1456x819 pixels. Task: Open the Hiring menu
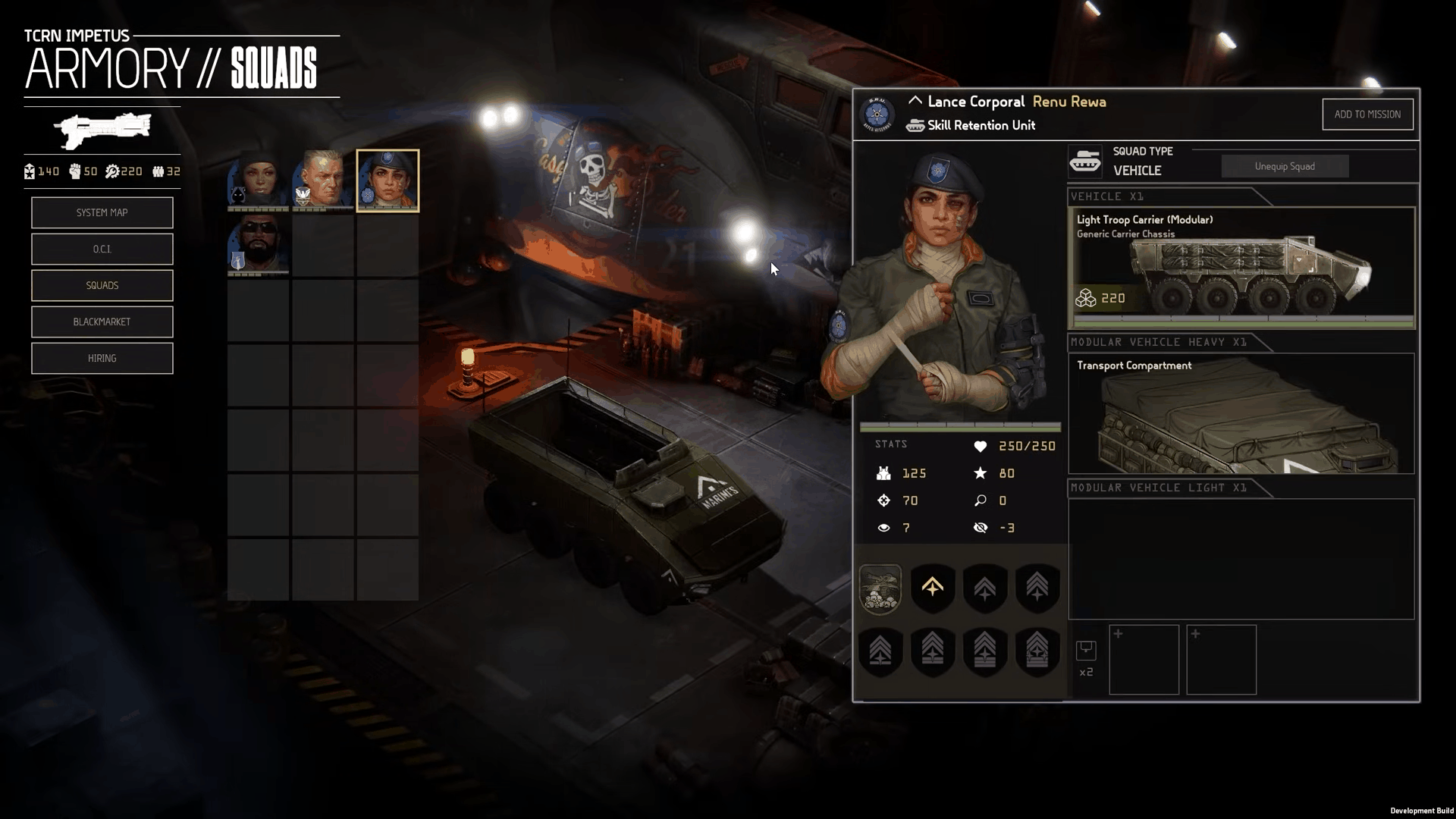click(102, 359)
